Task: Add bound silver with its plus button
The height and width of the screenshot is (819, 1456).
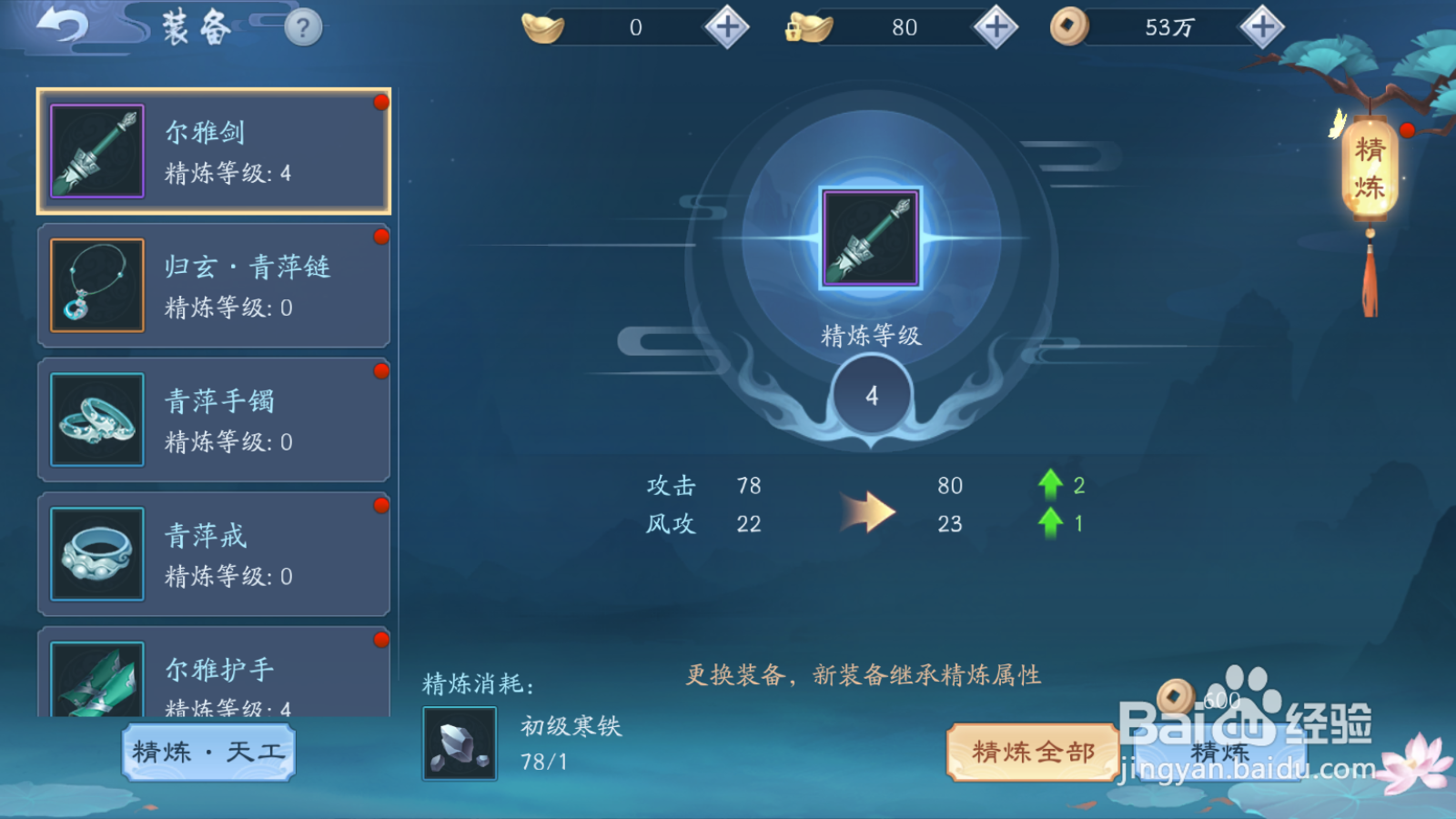Action: [995, 26]
